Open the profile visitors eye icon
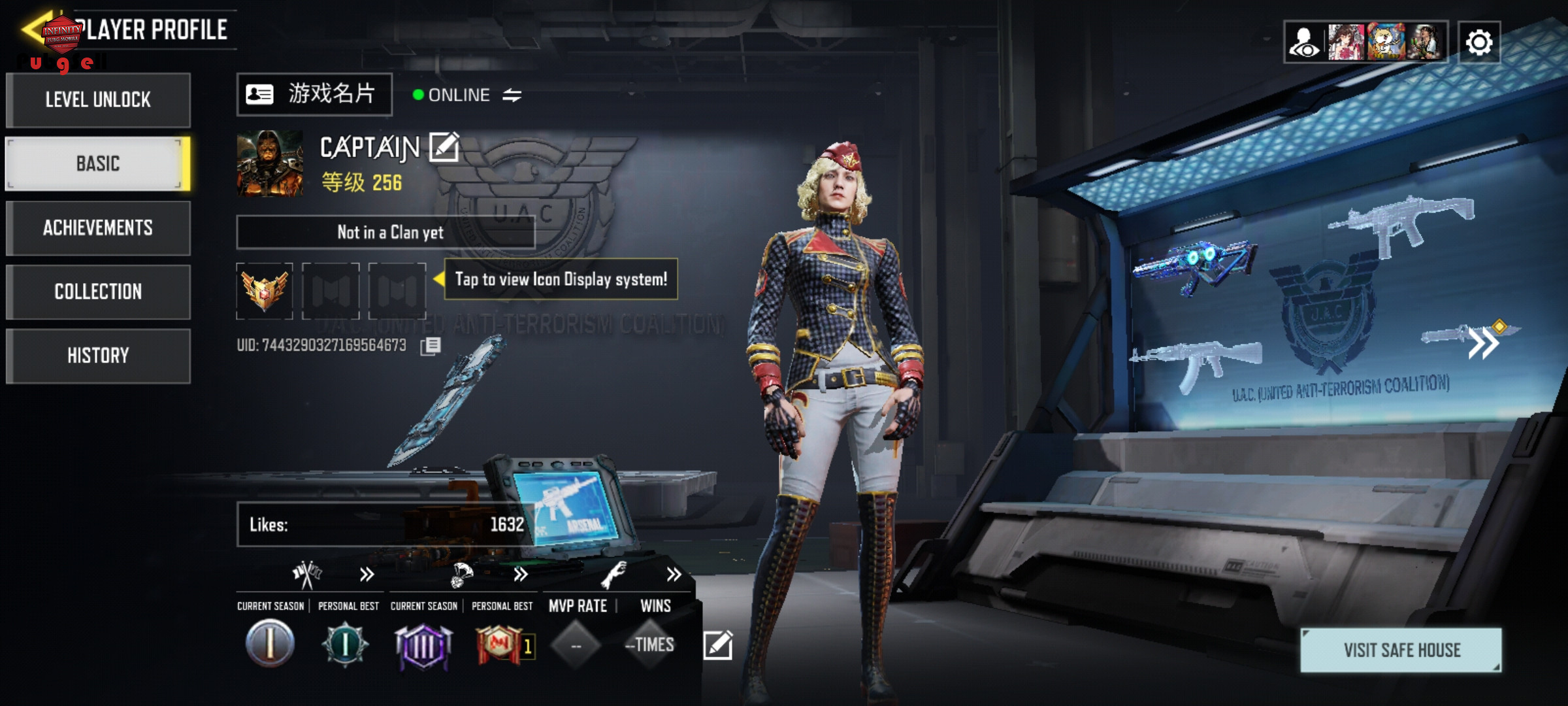 (x=1305, y=42)
